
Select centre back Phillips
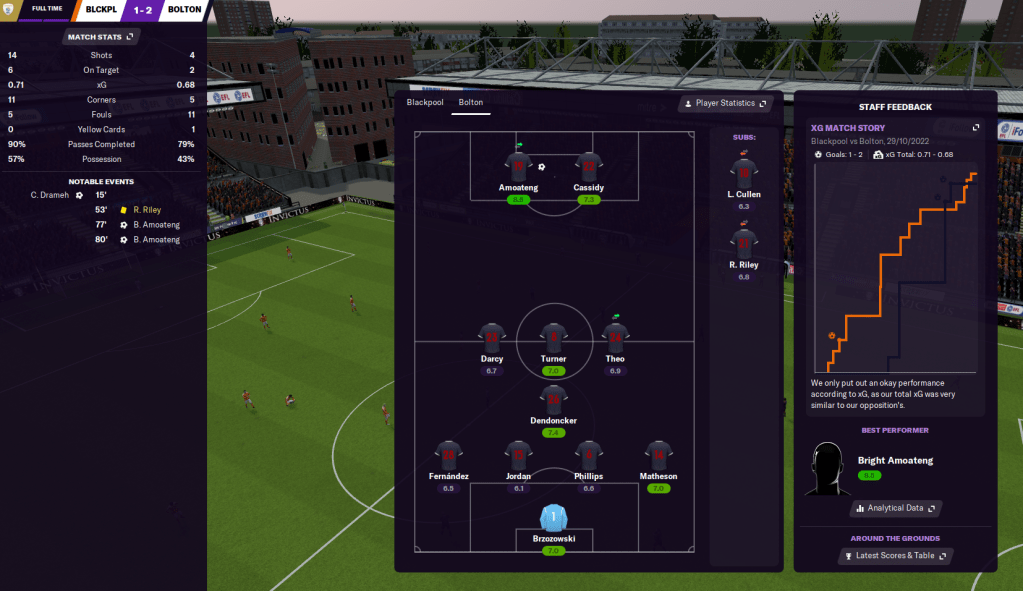[x=588, y=455]
